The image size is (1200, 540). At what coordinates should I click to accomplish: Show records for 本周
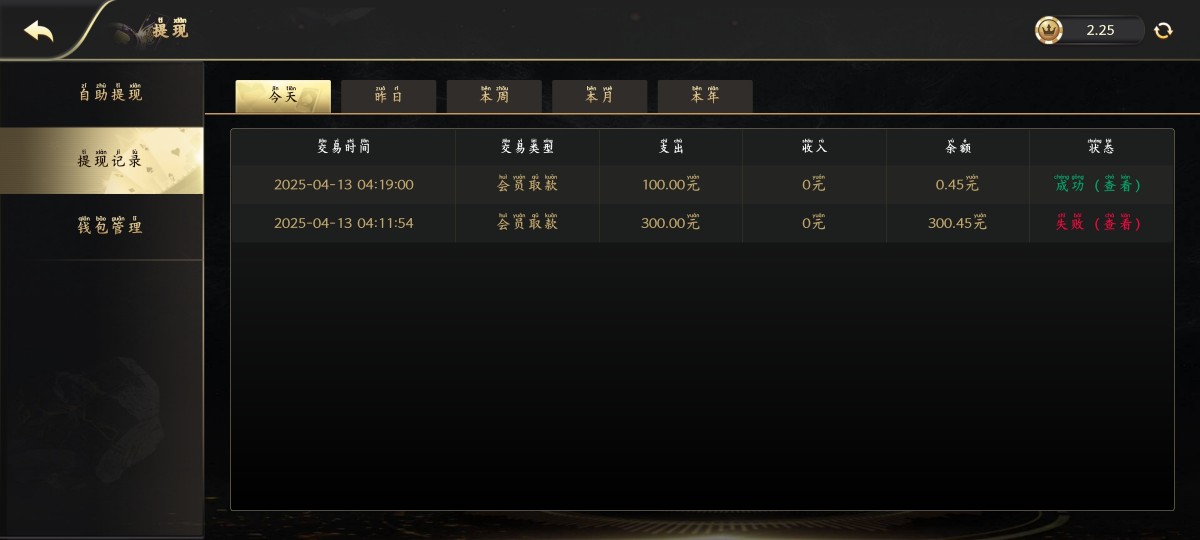tap(494, 97)
